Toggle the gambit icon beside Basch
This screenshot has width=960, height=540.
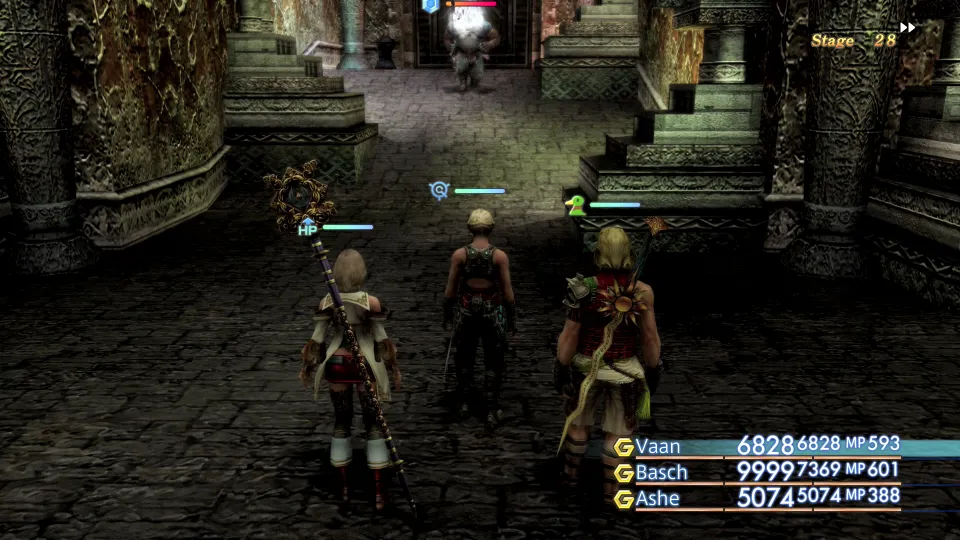click(x=624, y=472)
